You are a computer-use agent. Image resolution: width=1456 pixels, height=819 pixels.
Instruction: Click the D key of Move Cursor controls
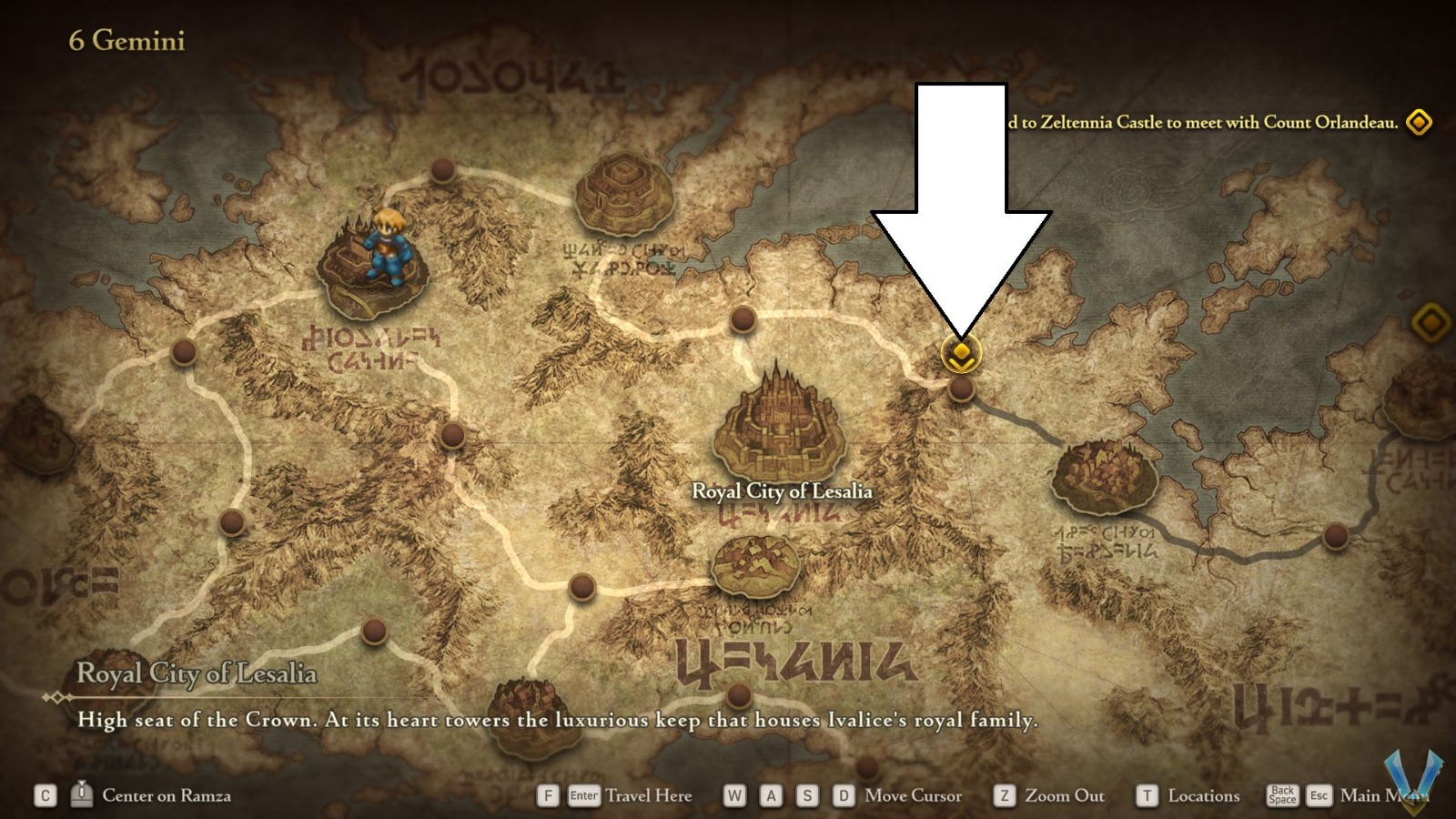843,795
